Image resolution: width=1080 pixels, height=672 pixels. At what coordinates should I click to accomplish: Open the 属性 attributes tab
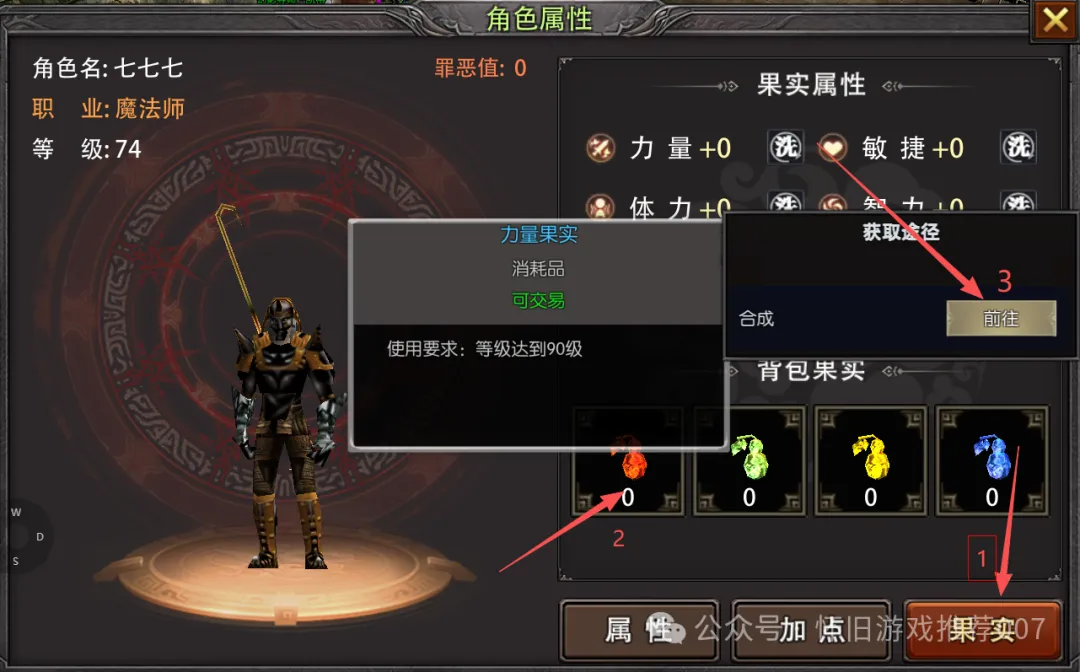click(x=639, y=629)
